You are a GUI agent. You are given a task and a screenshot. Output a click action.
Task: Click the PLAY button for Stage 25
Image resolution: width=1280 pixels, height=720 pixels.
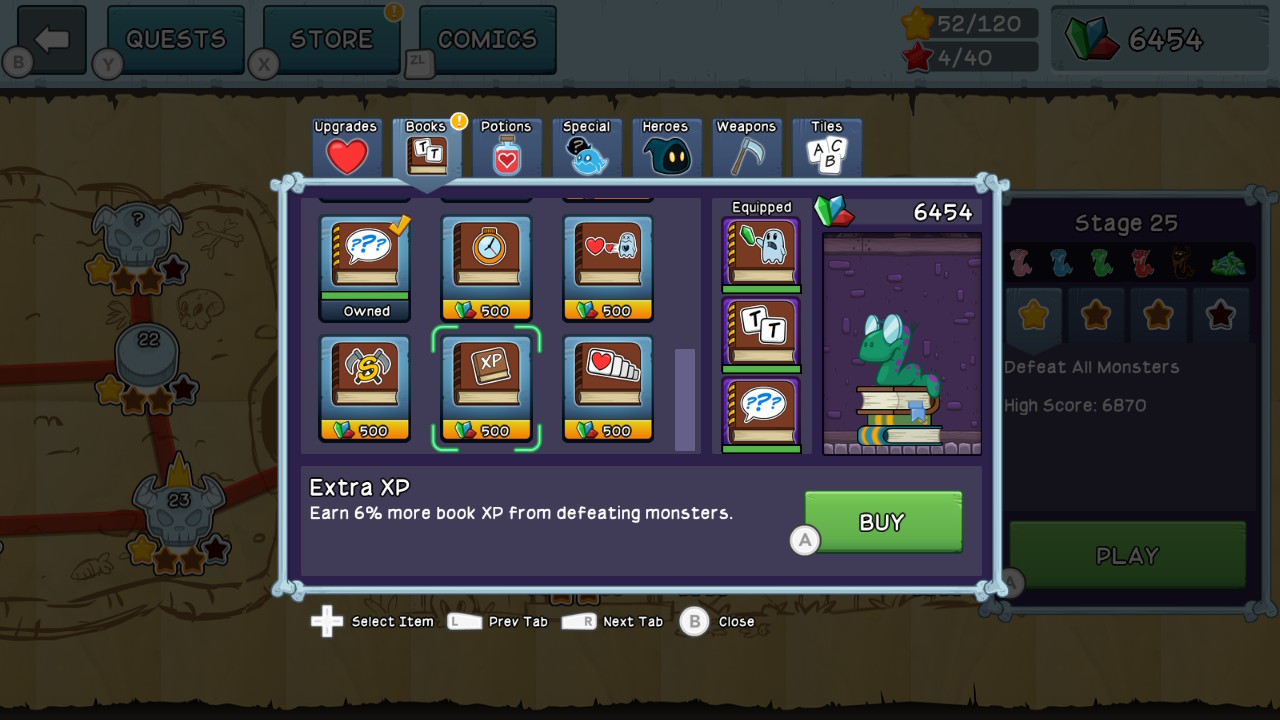tap(1127, 555)
